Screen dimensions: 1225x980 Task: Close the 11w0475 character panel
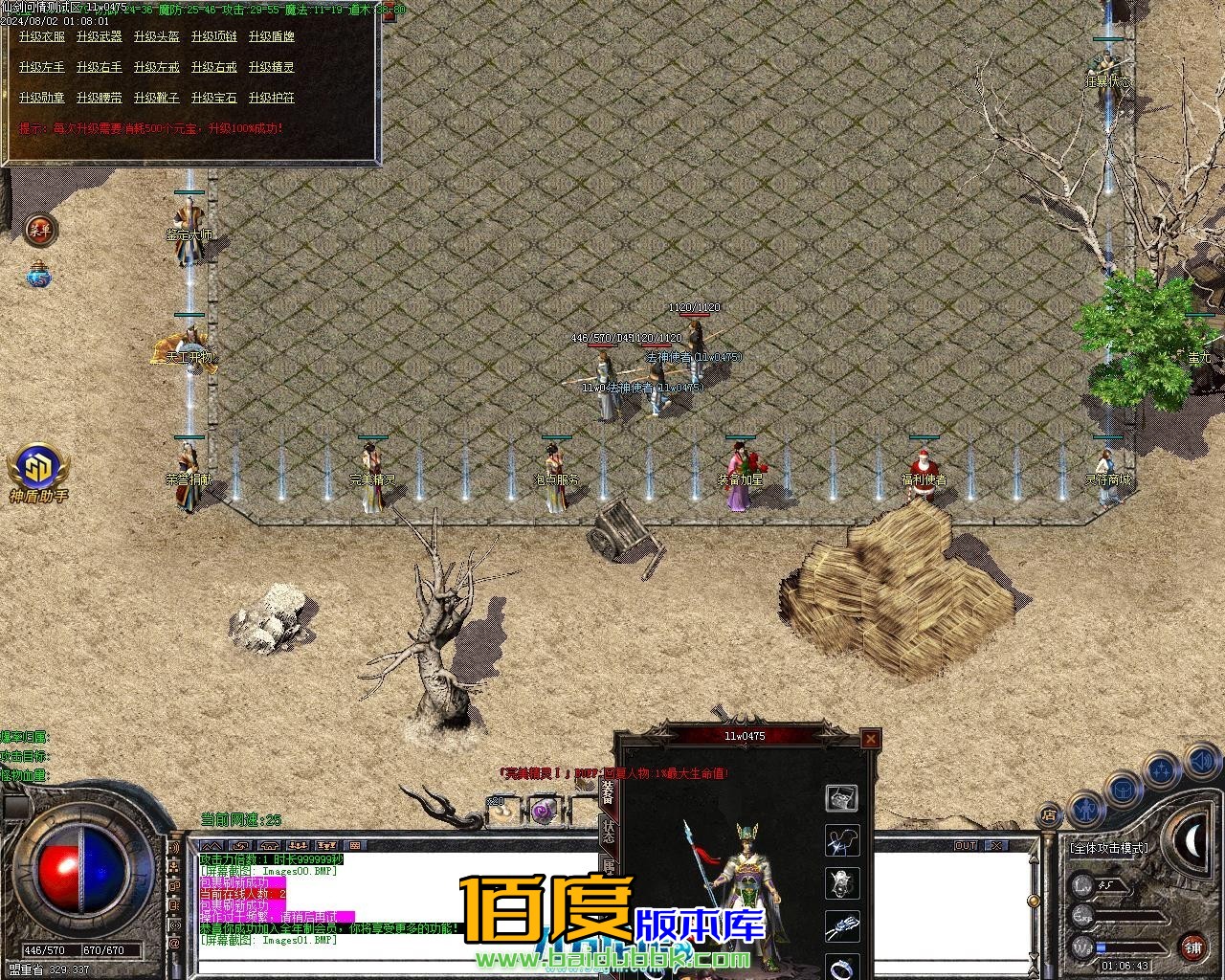click(x=870, y=738)
